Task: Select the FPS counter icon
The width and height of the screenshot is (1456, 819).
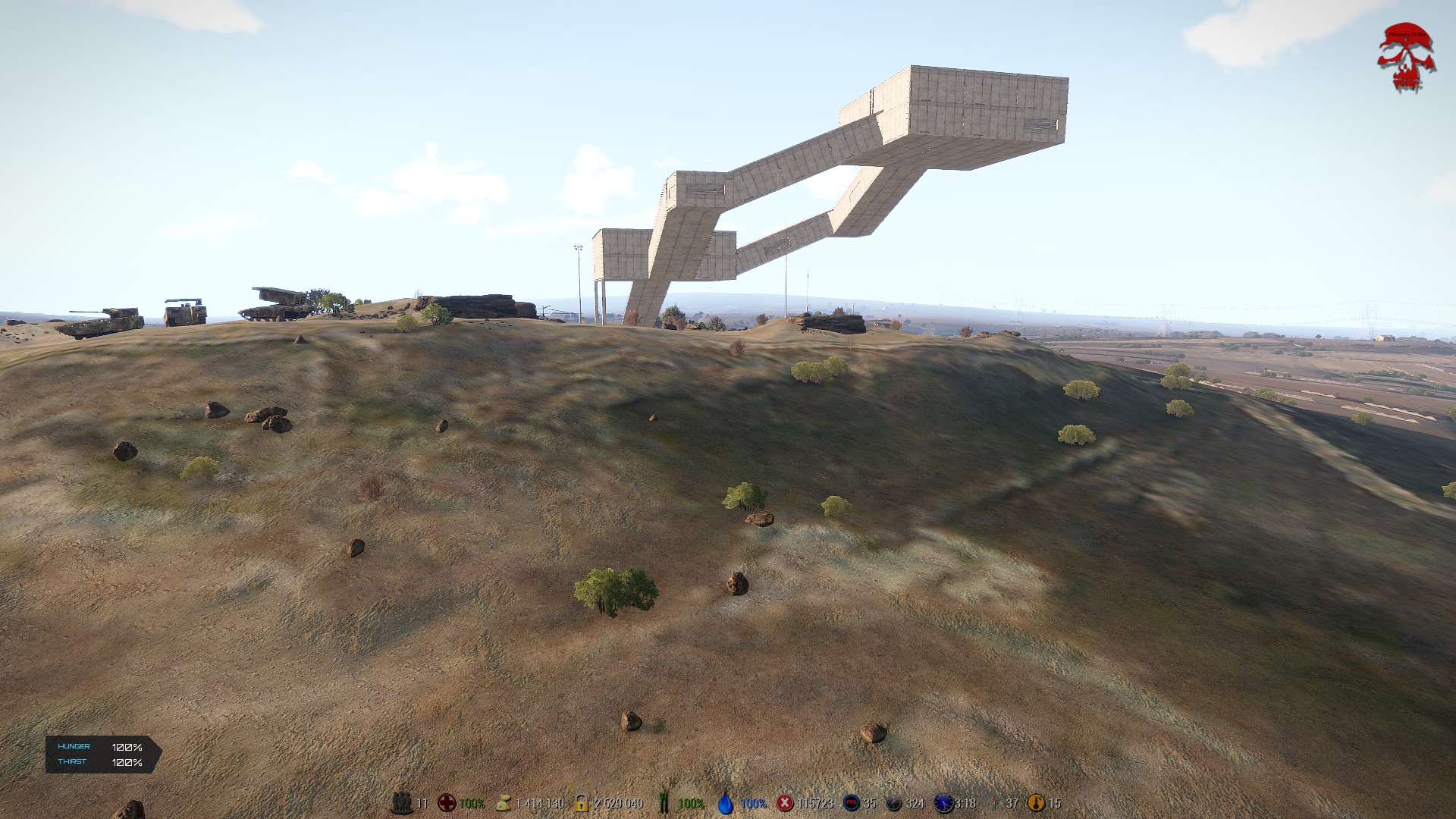Action: (851, 802)
